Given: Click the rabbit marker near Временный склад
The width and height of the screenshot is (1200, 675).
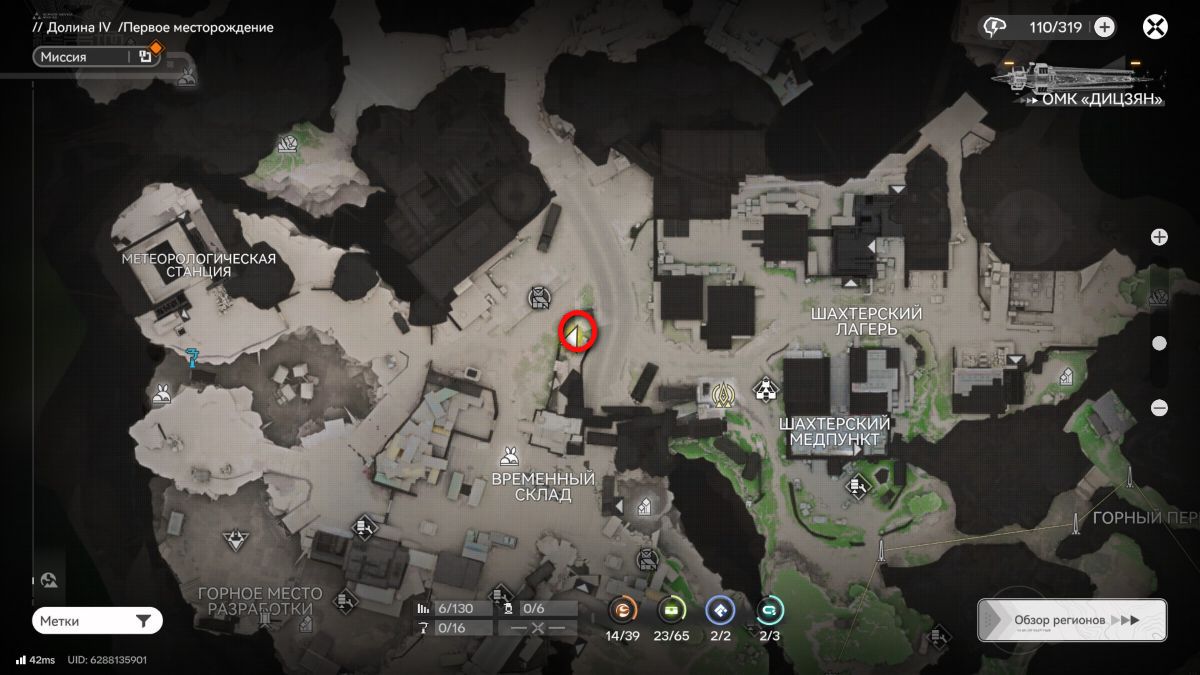Looking at the screenshot, I should (x=510, y=456).
